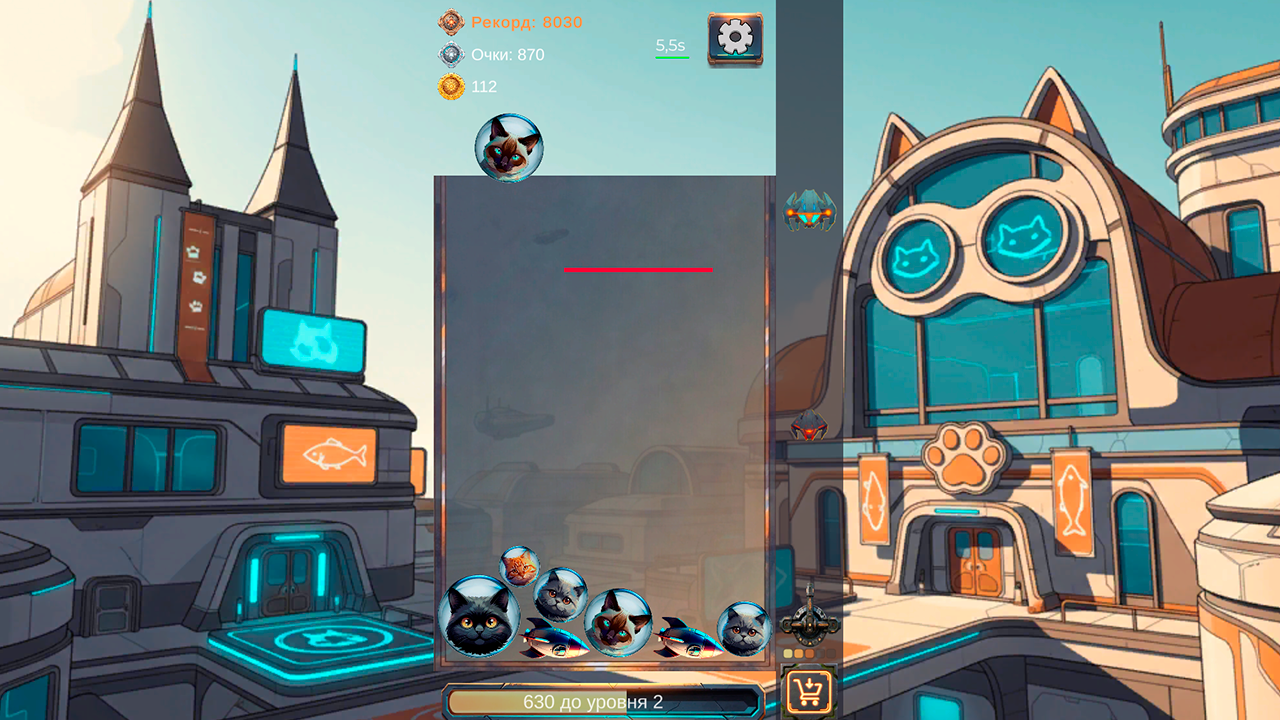This screenshot has width=1280, height=720.
Task: Select the small red spaceship icon
Action: (x=808, y=426)
